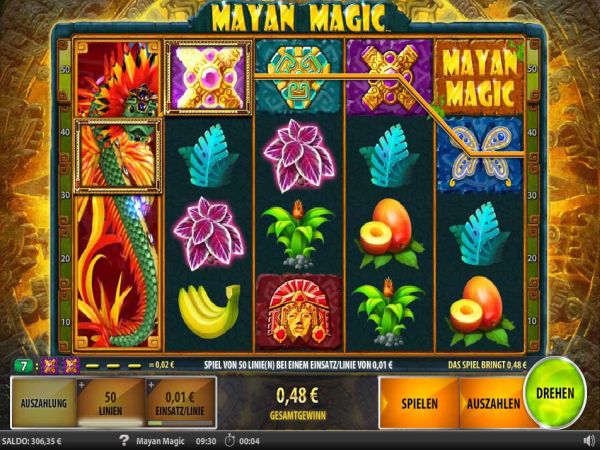Toggle the sound speaker icon
The image size is (600, 450).
click(x=588, y=439)
